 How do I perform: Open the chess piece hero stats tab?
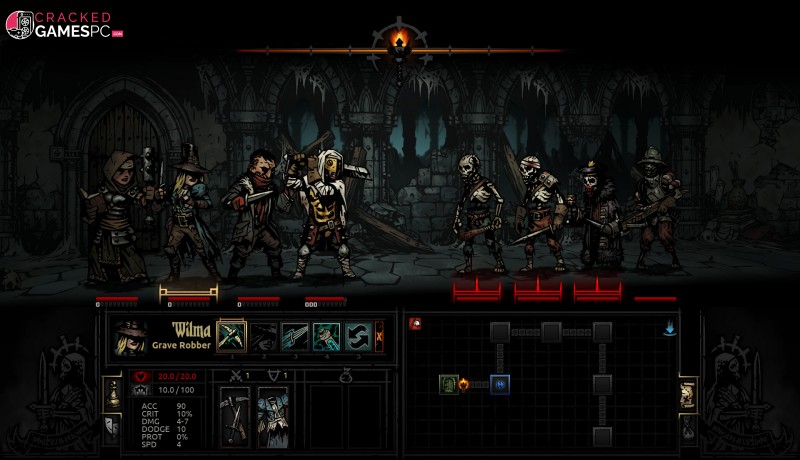pos(112,392)
